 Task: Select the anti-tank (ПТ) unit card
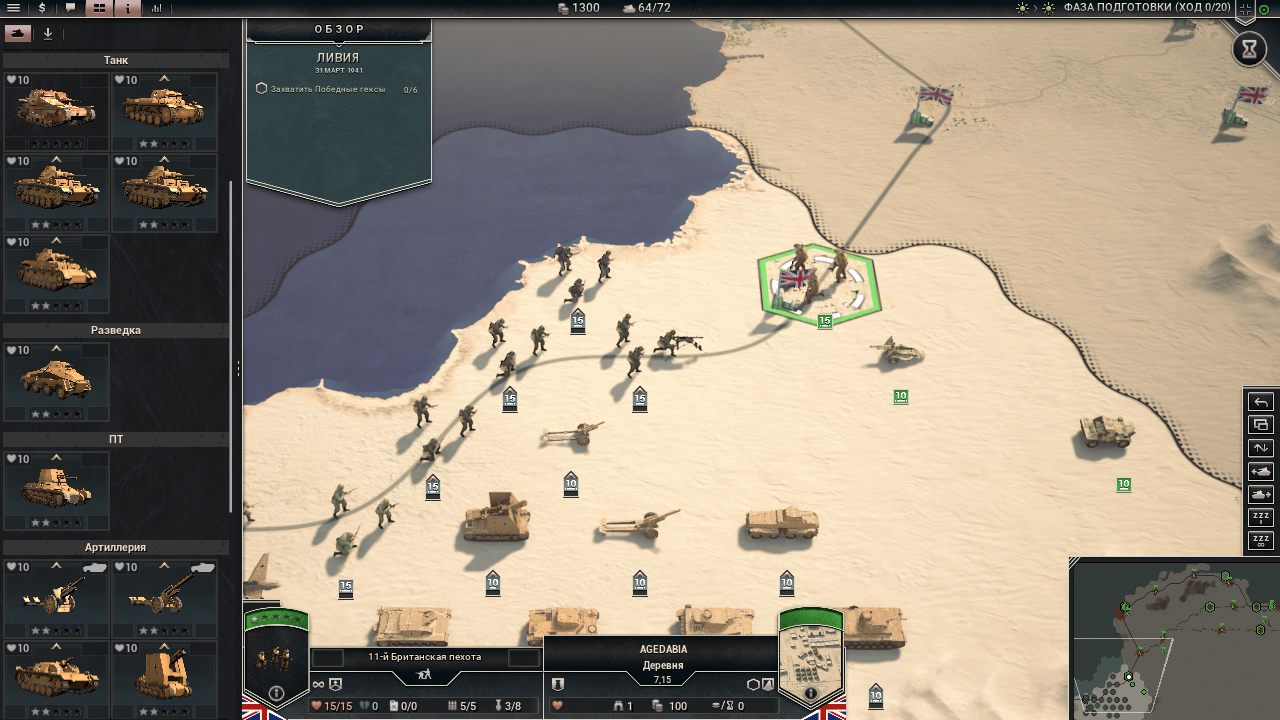[57, 490]
